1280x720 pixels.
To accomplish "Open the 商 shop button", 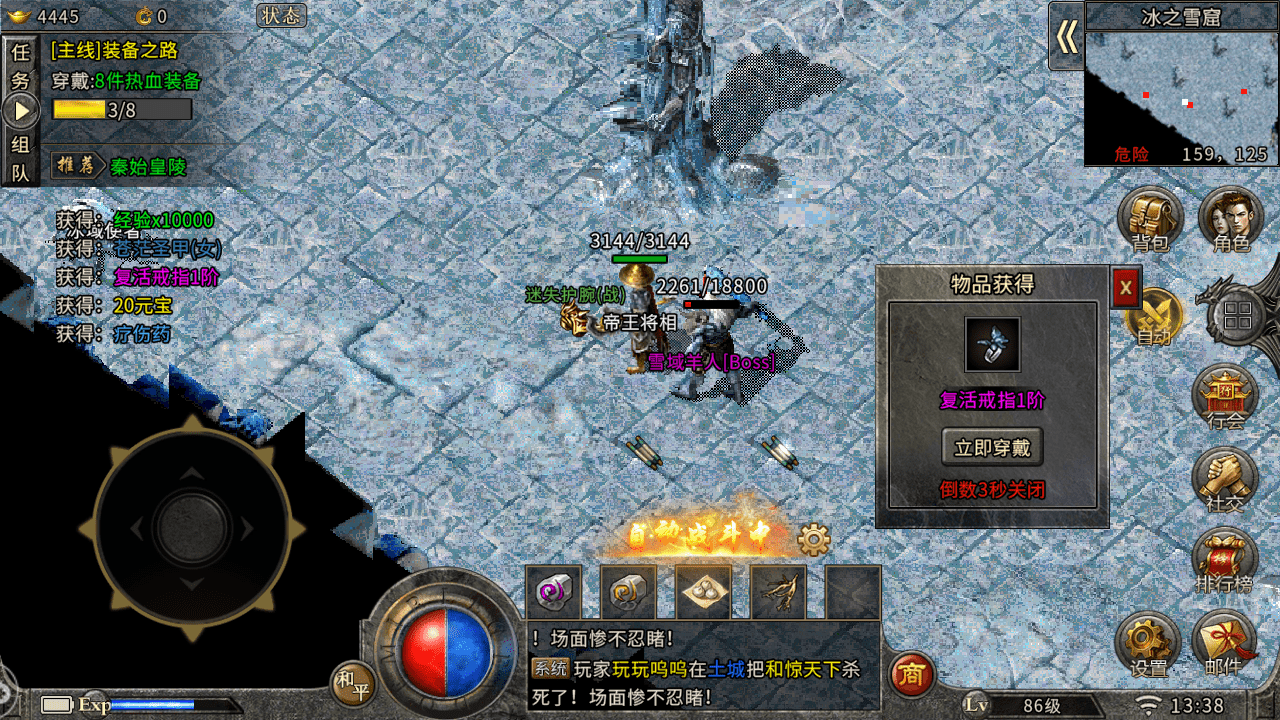I will 911,676.
